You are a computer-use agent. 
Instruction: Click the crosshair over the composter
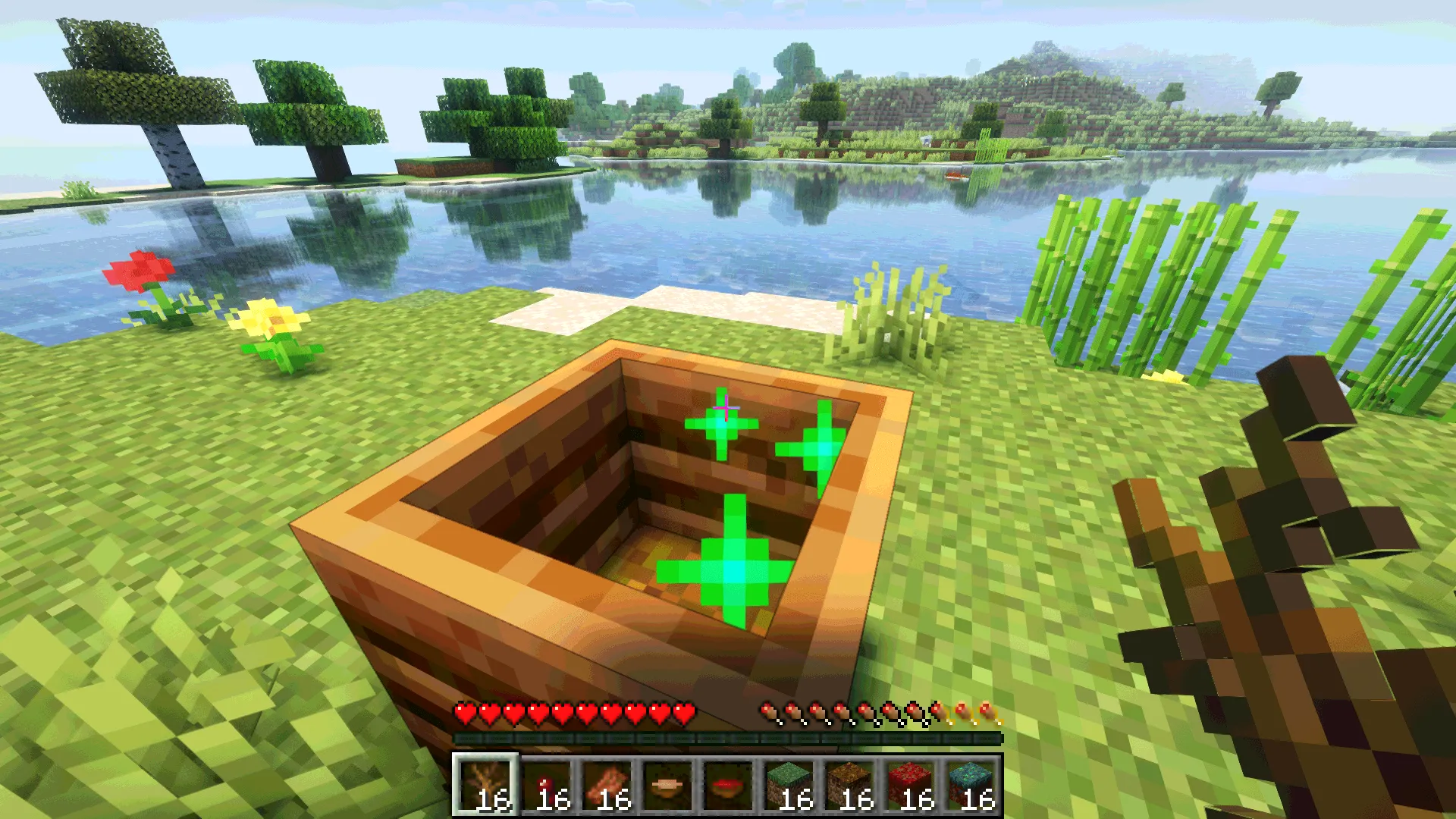tap(727, 409)
